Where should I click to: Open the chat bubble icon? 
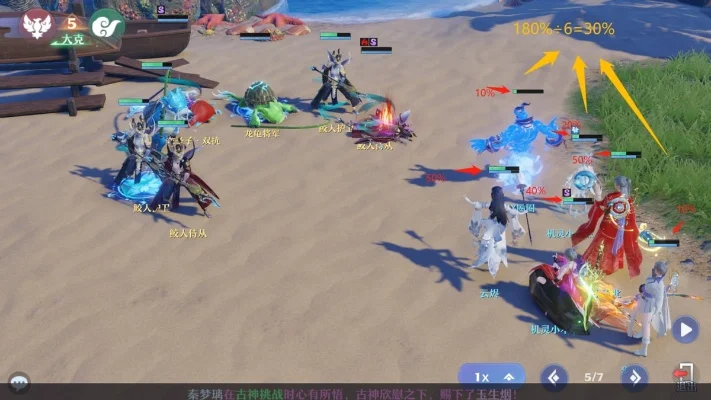[x=18, y=382]
